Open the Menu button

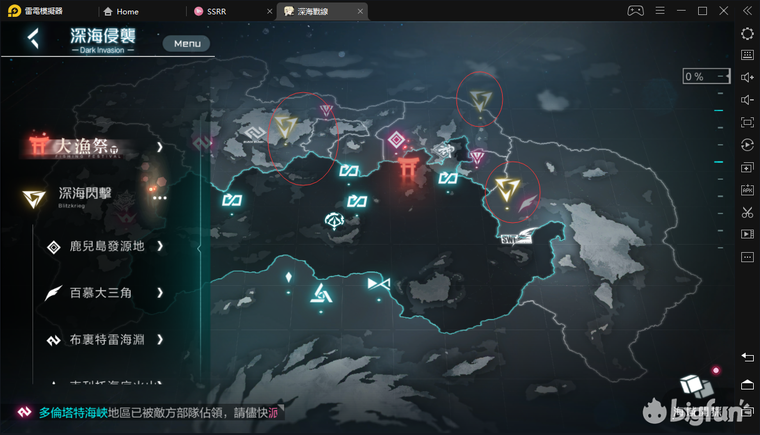[x=187, y=43]
